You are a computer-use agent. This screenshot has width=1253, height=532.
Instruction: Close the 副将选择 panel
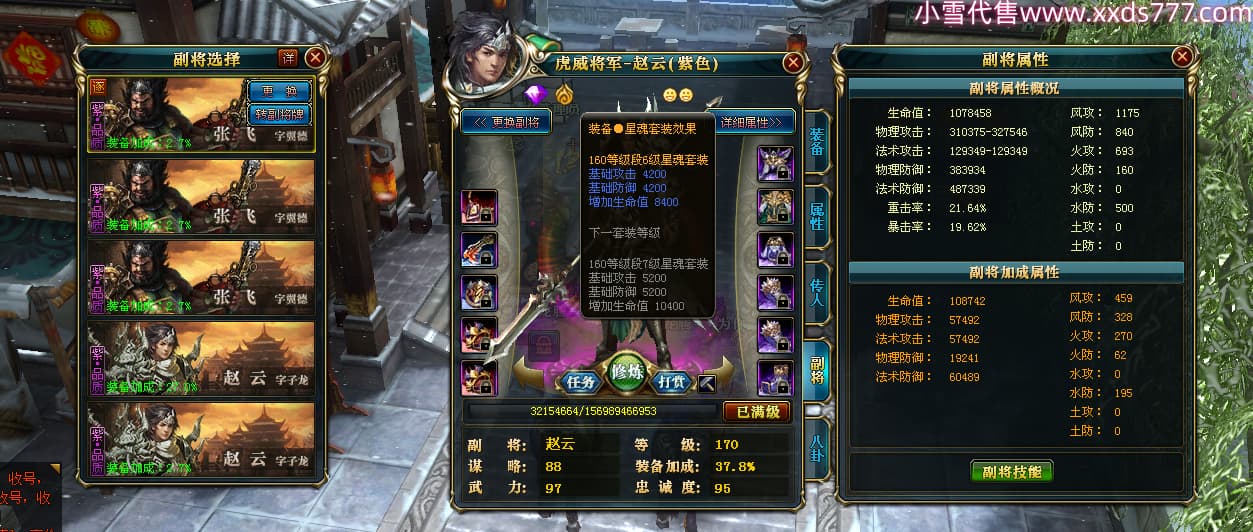[x=315, y=58]
